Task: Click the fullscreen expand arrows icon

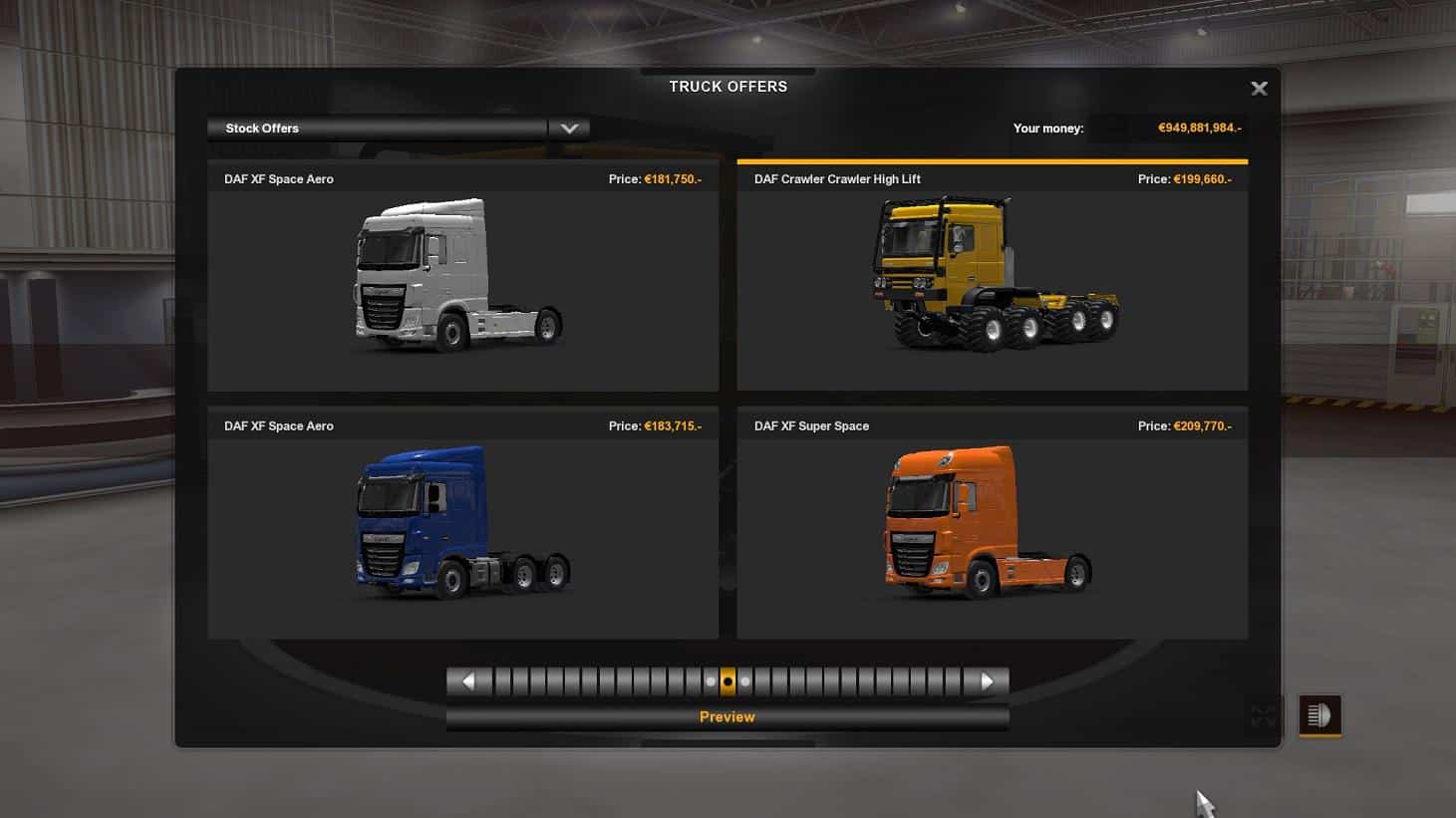Action: coord(1263,715)
